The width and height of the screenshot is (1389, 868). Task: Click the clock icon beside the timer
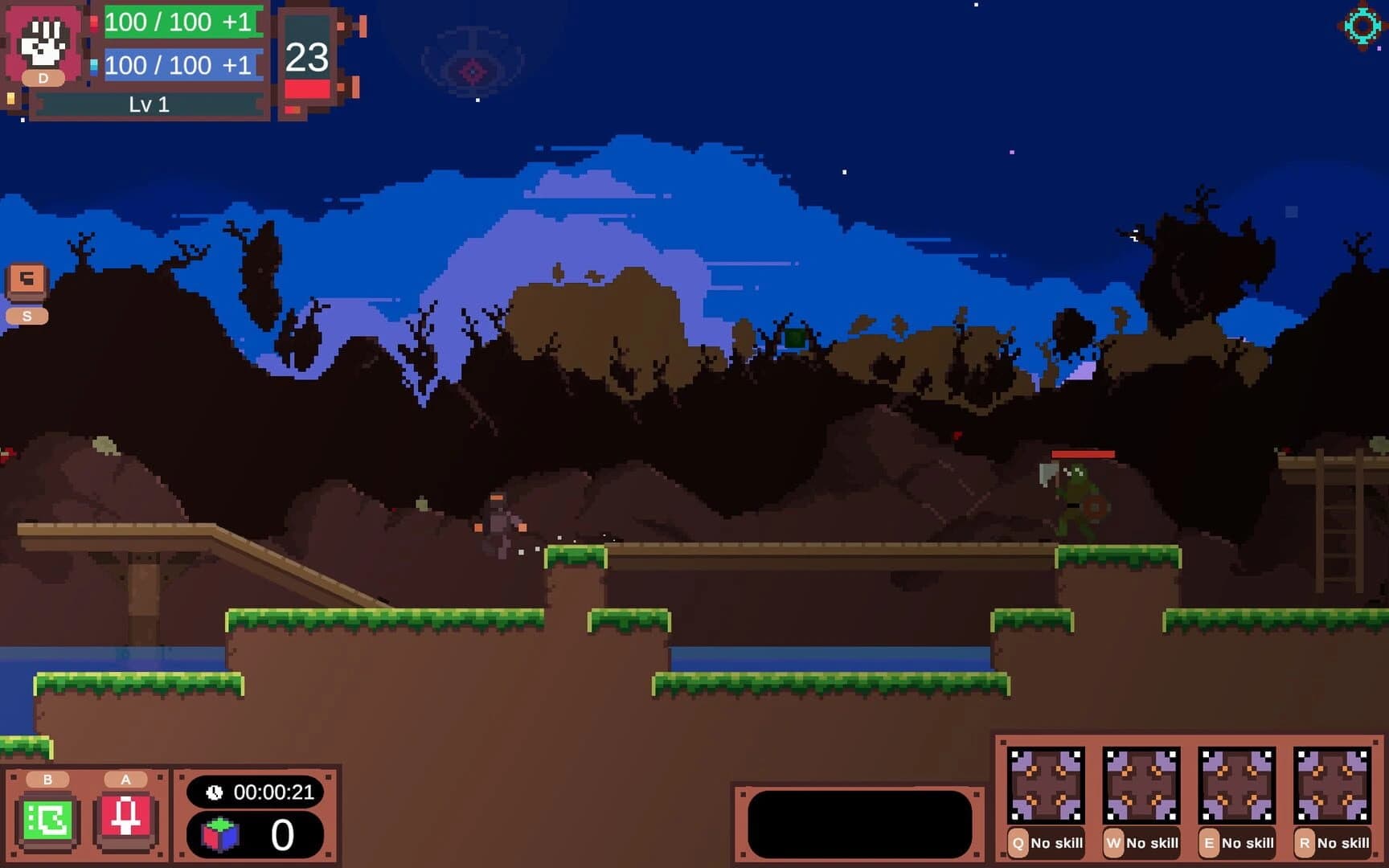pyautogui.click(x=213, y=792)
